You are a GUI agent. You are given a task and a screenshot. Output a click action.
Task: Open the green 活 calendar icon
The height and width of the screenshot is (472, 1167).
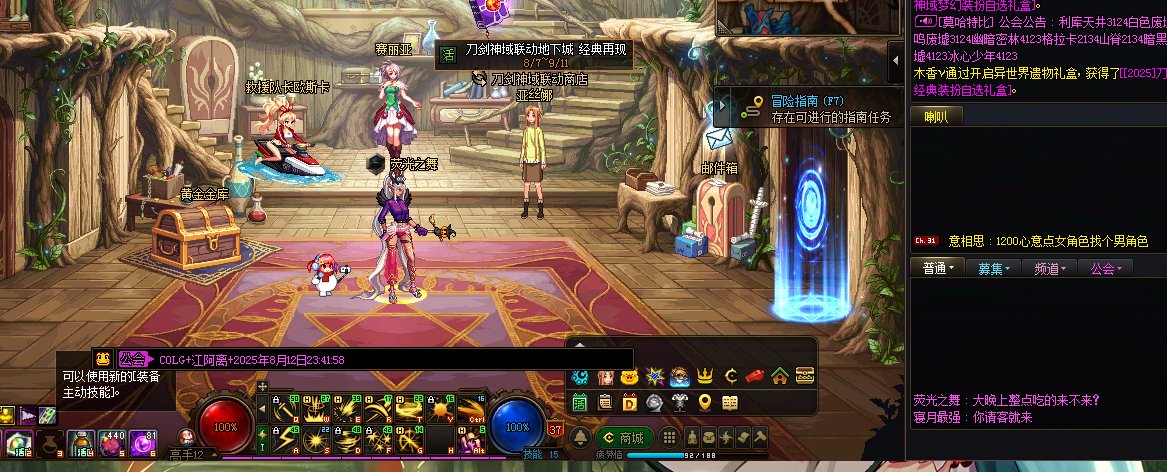click(x=580, y=402)
